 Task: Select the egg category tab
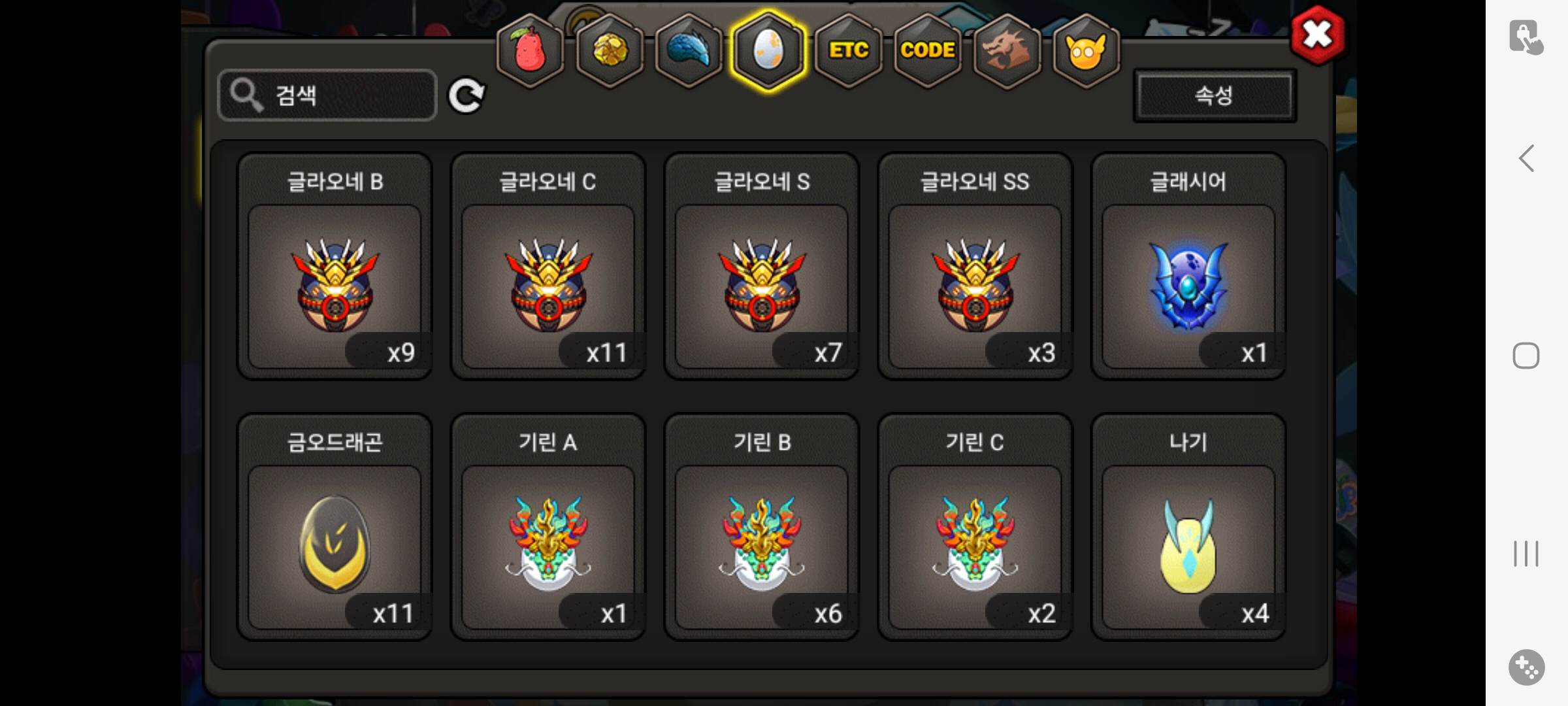click(768, 50)
